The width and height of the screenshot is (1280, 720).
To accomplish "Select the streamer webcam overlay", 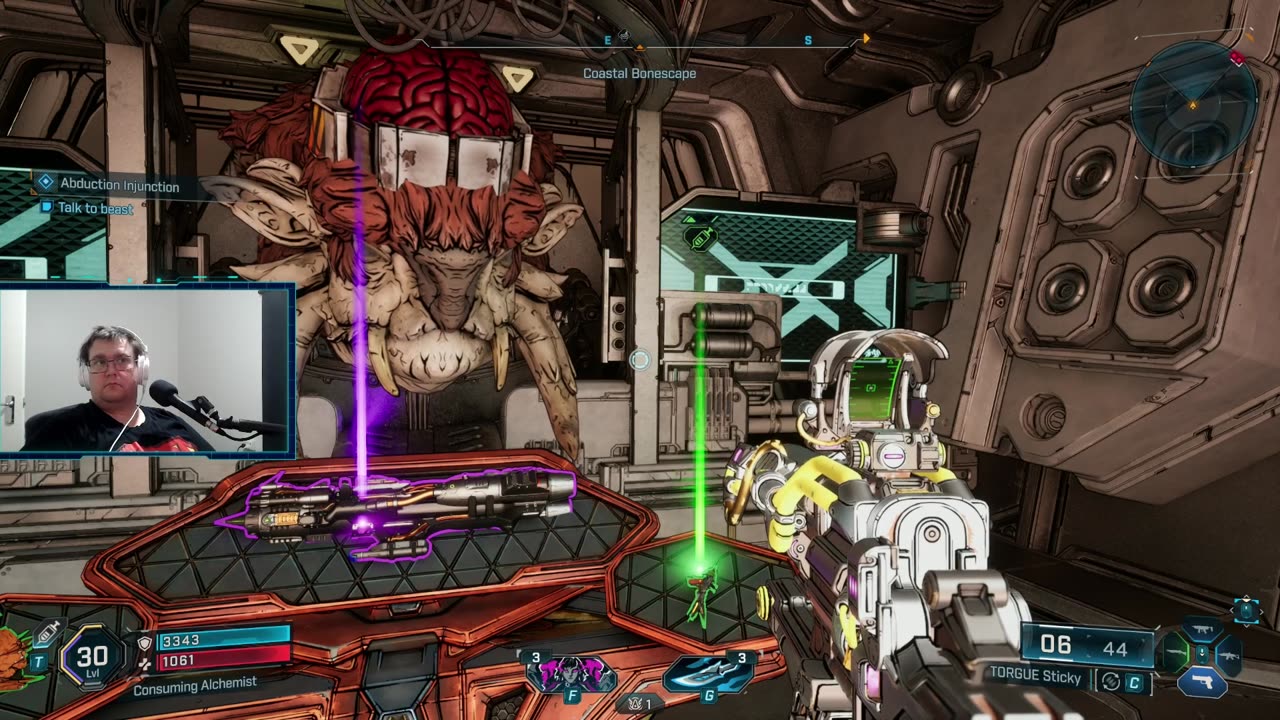I will click(x=146, y=370).
